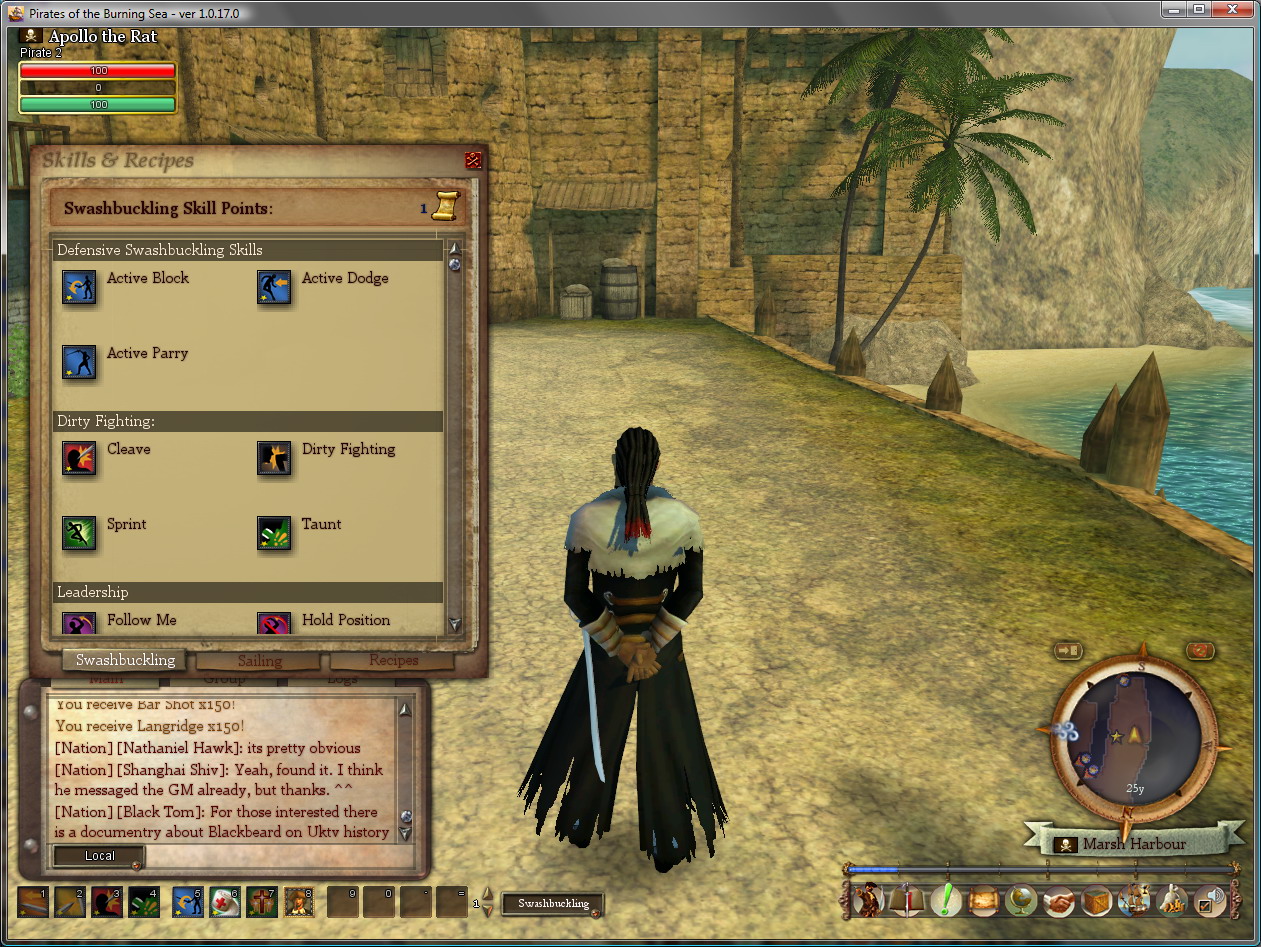The width and height of the screenshot is (1261, 947).
Task: Open the globe map icon
Action: tap(1021, 901)
